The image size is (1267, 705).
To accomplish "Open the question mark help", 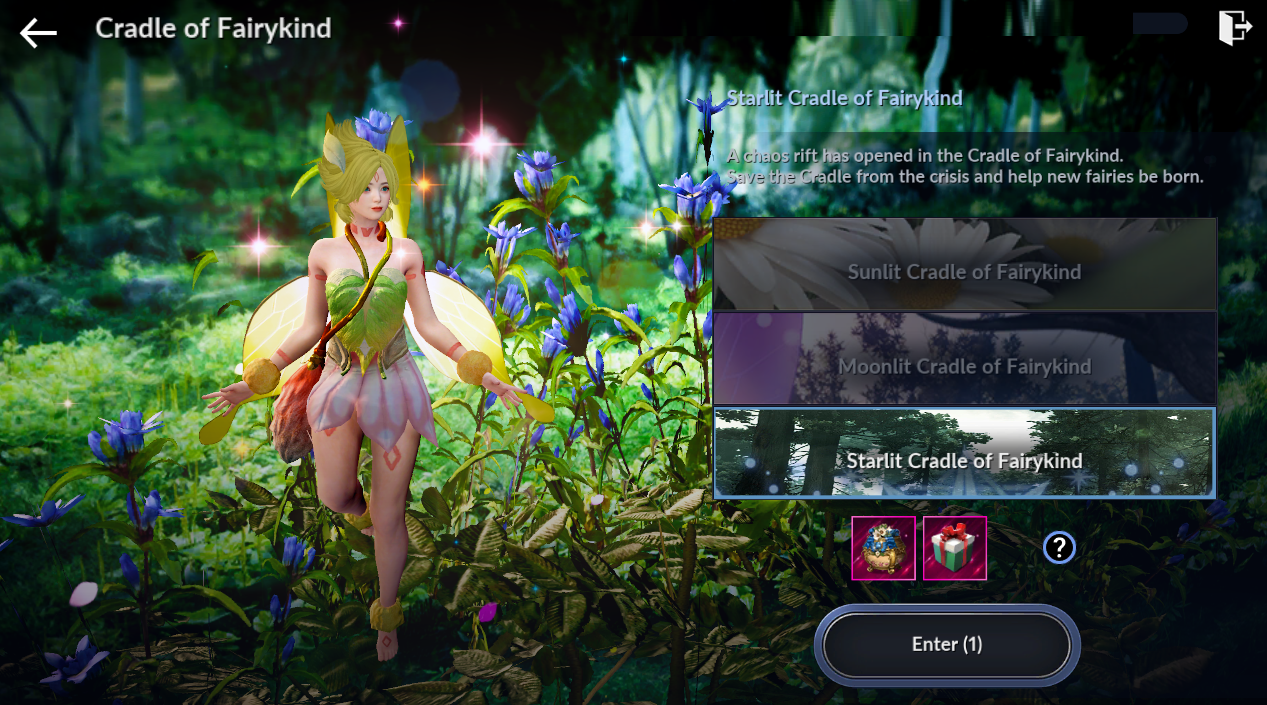I will point(1059,547).
